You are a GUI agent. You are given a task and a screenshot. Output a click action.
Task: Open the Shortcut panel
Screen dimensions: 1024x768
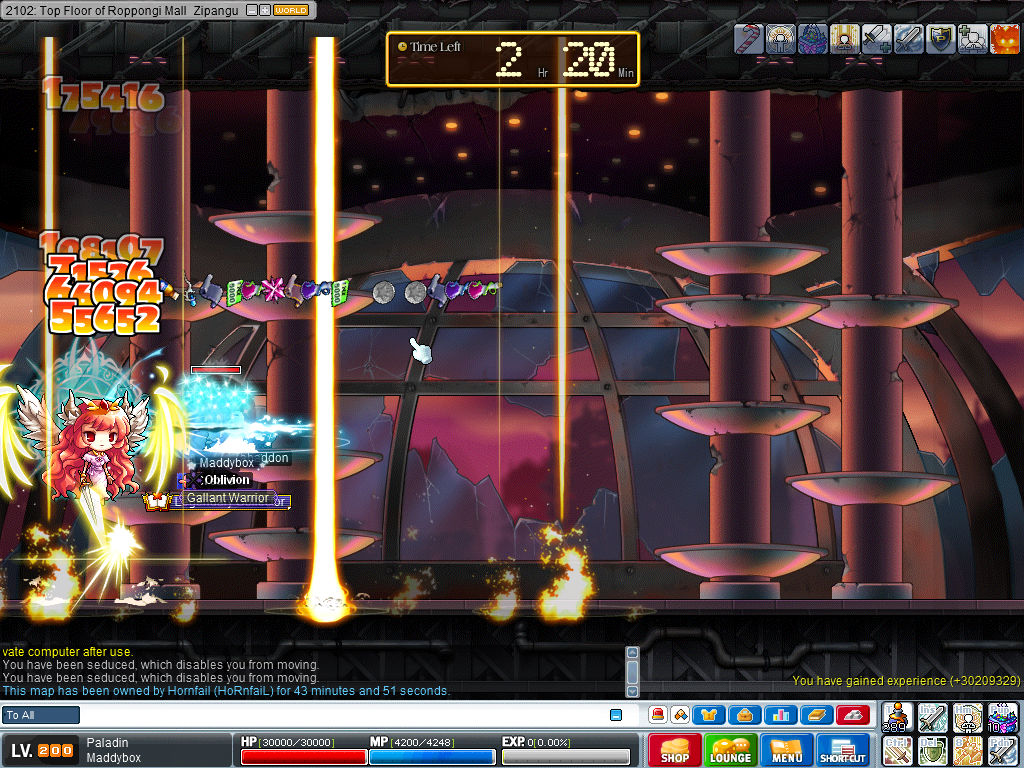tap(843, 750)
